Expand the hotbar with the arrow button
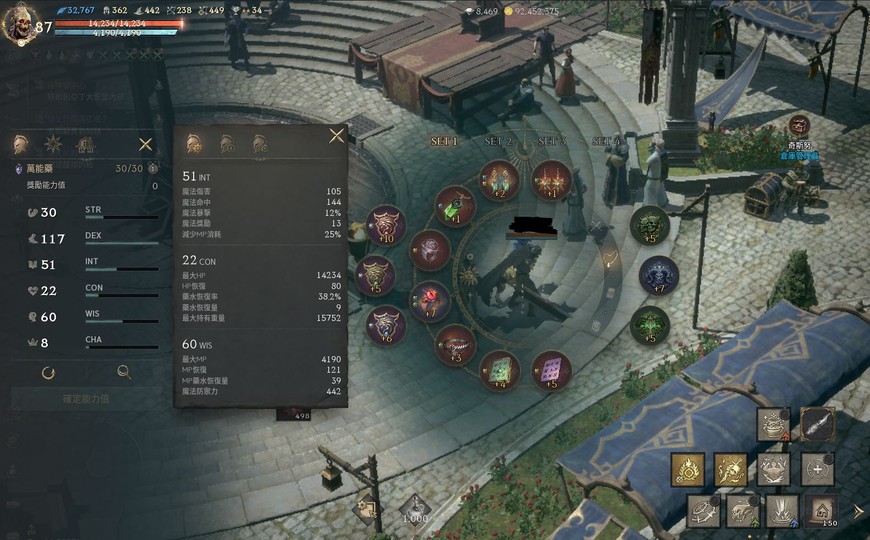This screenshot has width=870, height=540. point(857,511)
